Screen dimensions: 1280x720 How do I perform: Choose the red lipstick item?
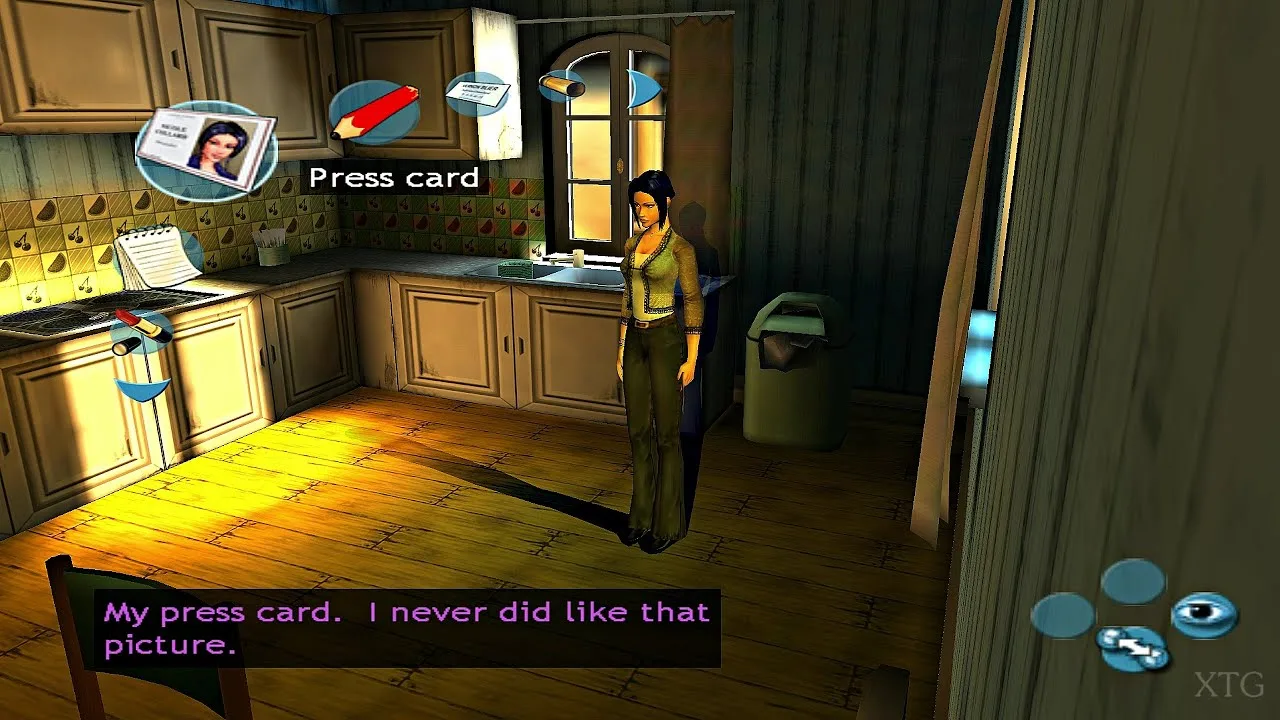click(142, 332)
